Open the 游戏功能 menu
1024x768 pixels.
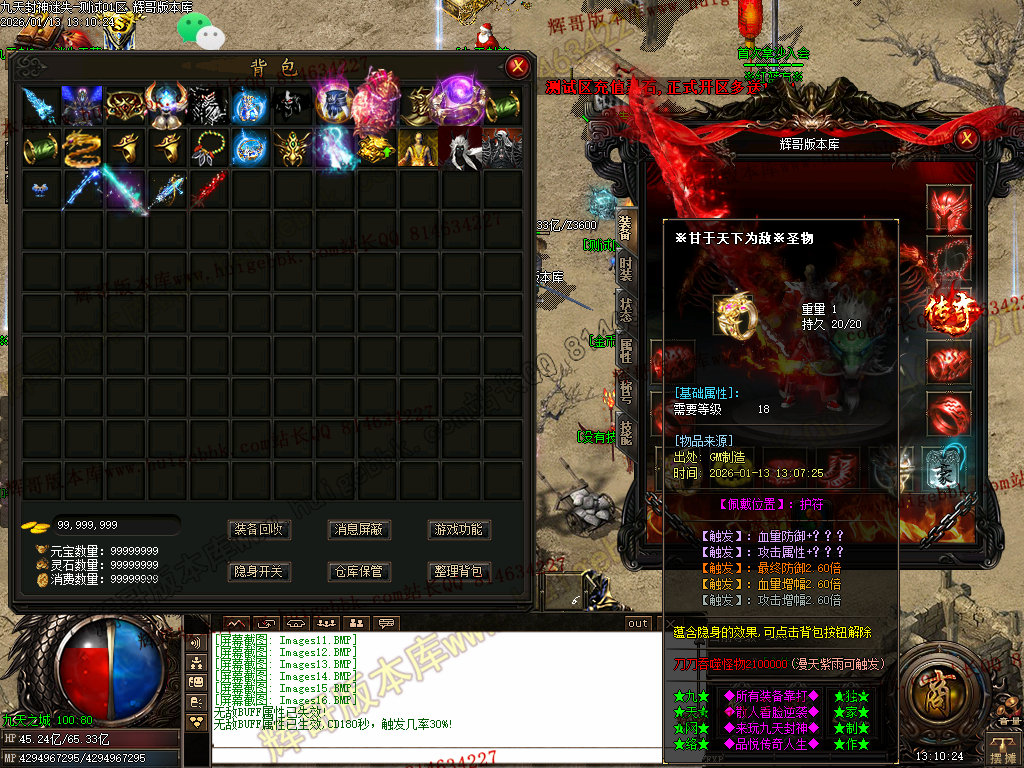coord(457,529)
